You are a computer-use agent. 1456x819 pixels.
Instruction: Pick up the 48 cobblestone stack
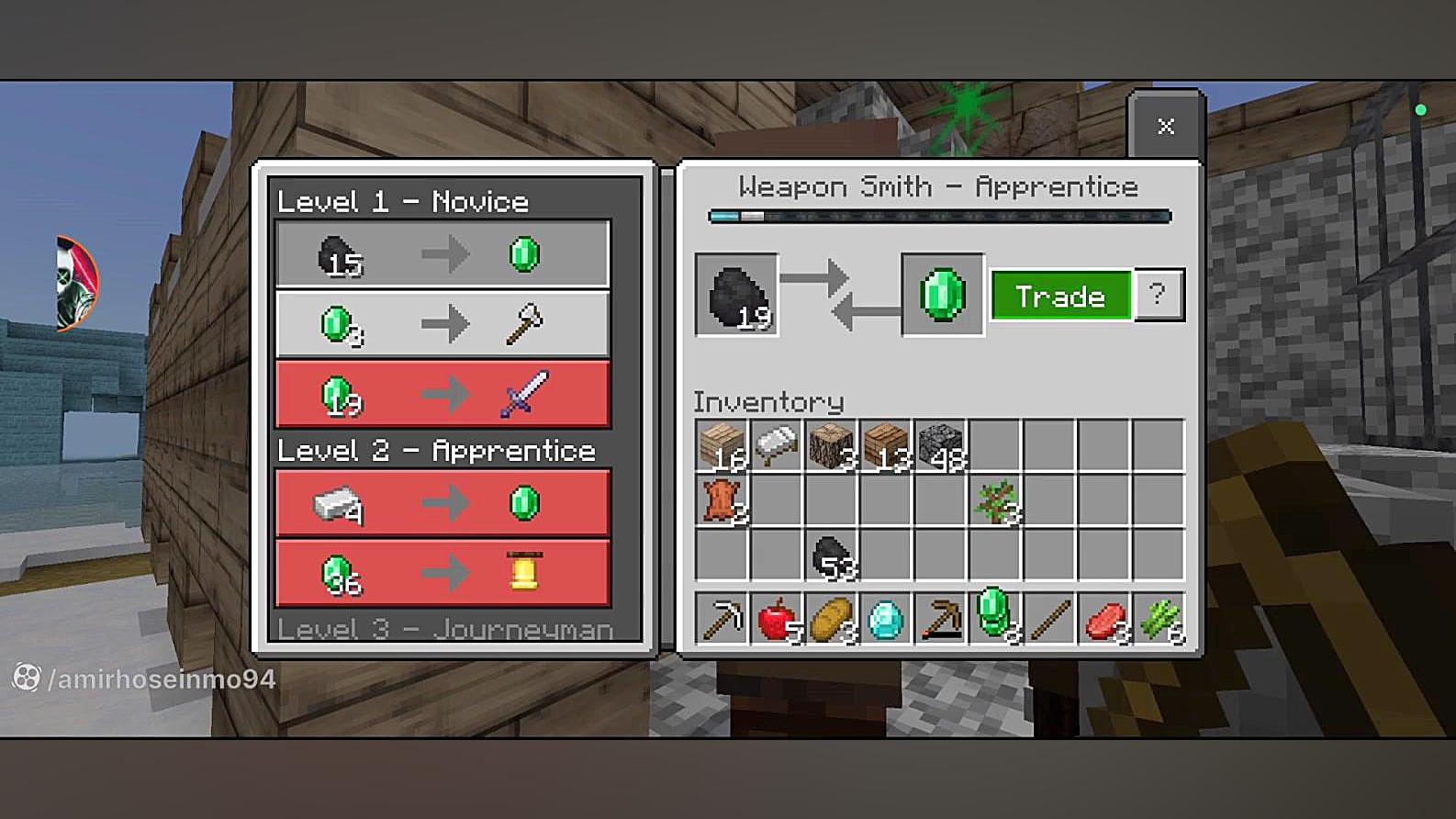(941, 445)
